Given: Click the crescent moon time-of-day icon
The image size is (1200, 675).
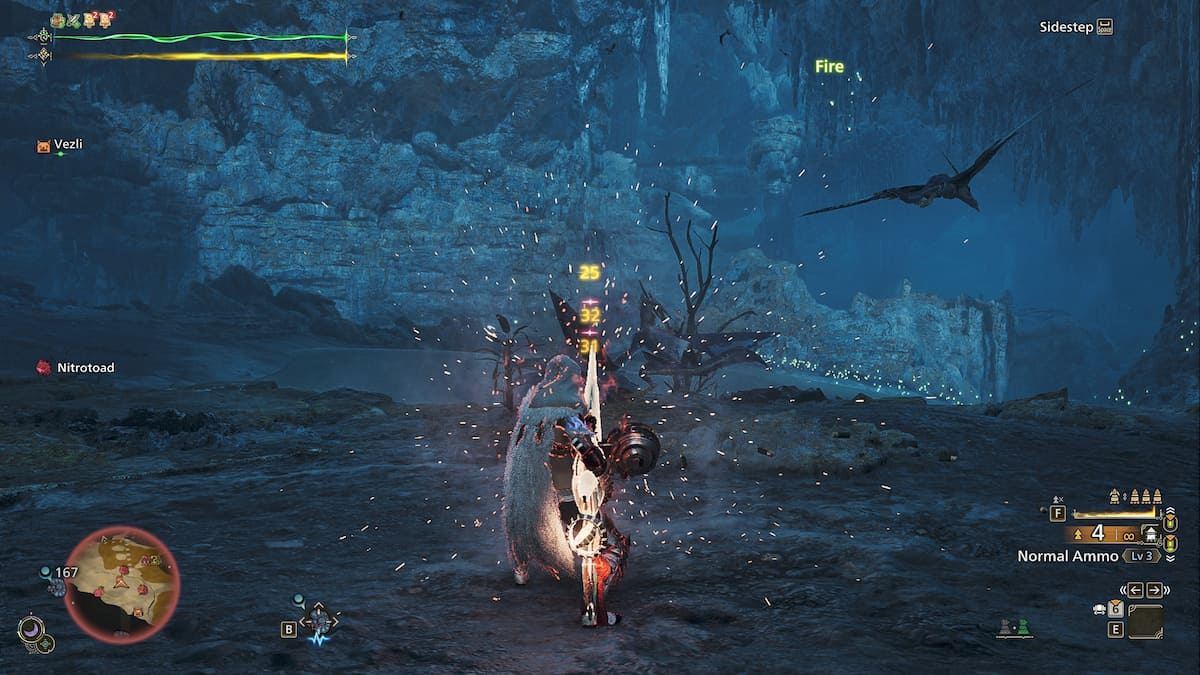Looking at the screenshot, I should [30, 630].
